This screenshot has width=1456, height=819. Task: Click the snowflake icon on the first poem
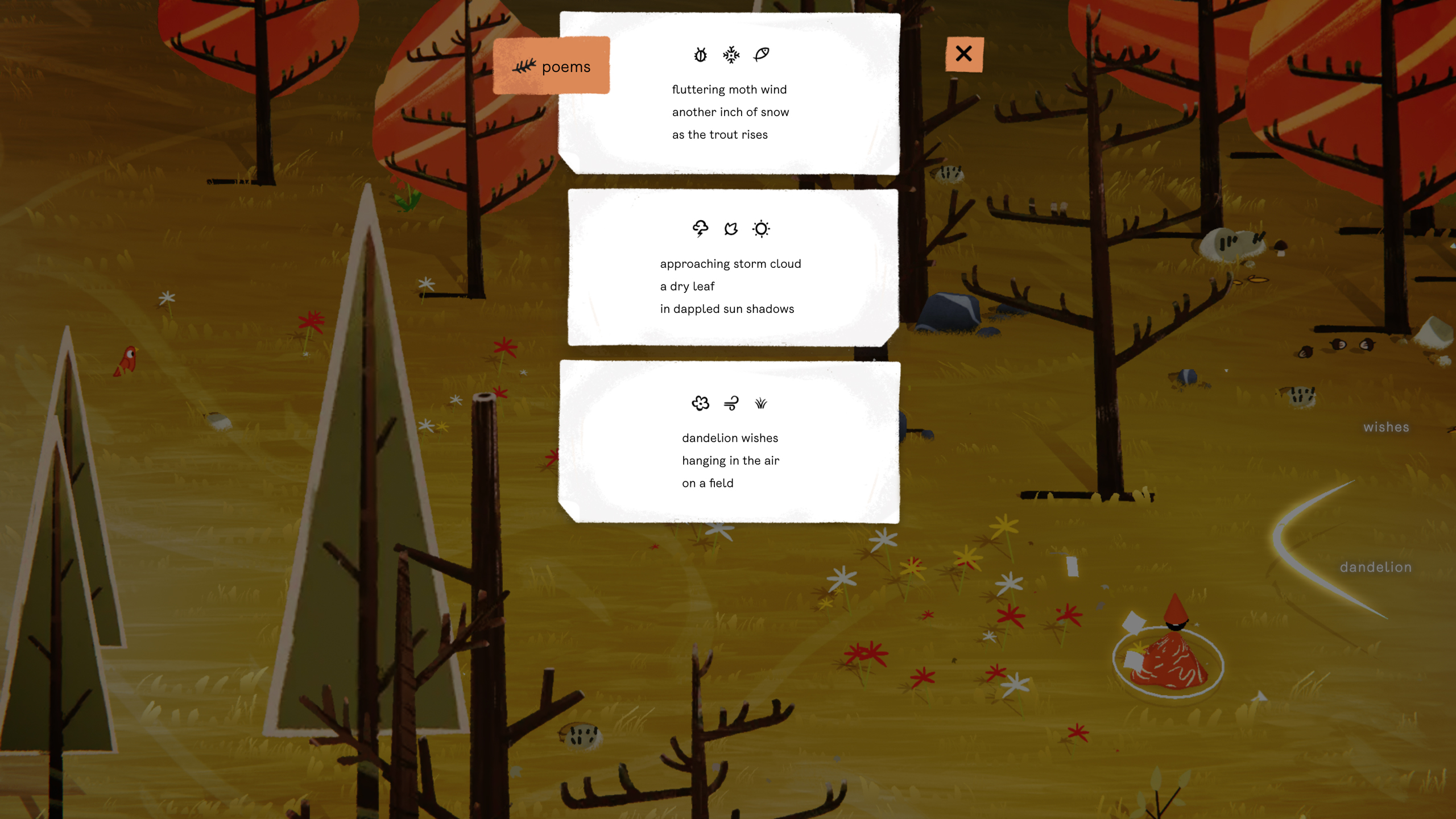point(730,55)
